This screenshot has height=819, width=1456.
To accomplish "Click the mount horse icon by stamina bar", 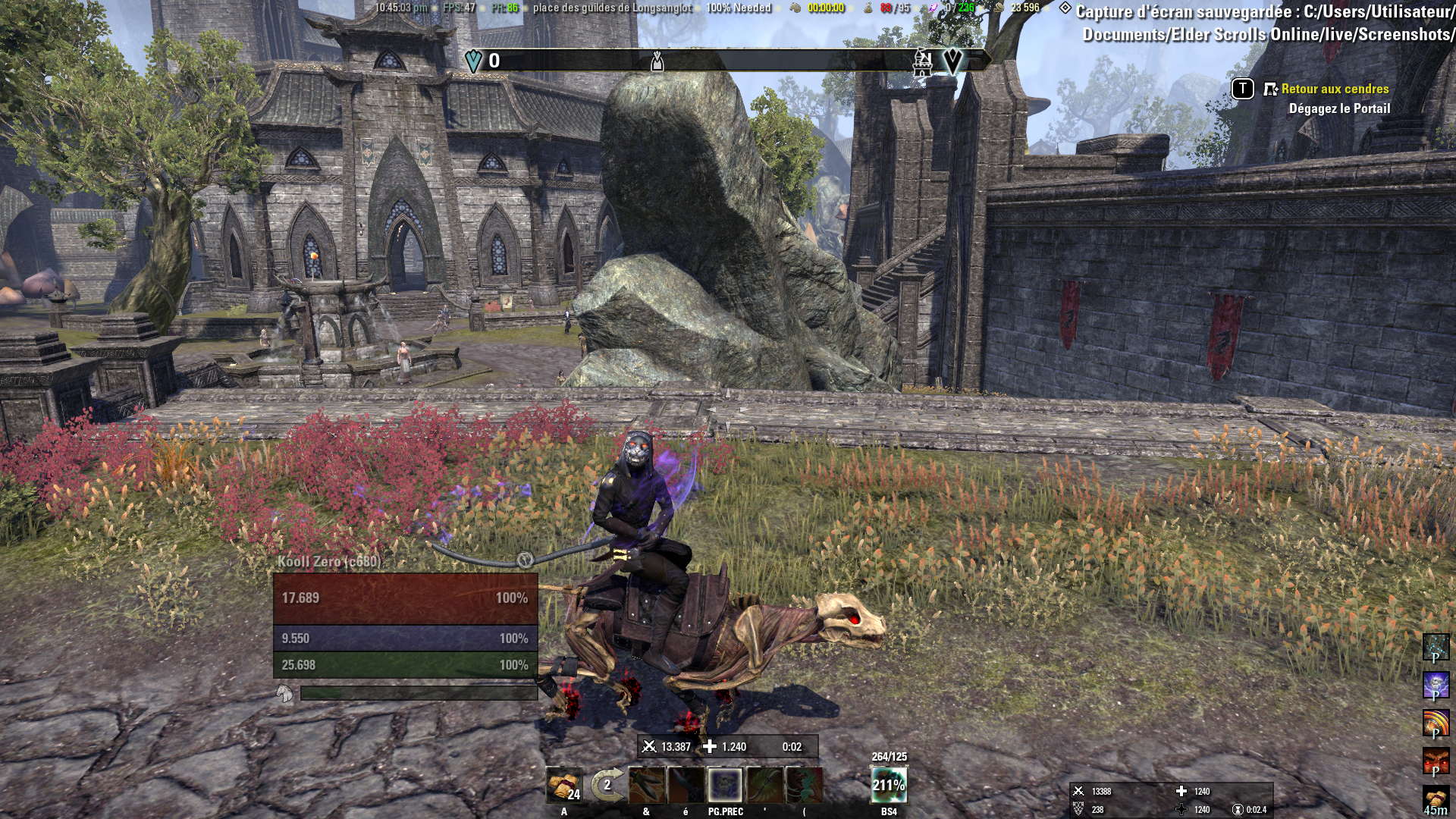I will [x=284, y=693].
